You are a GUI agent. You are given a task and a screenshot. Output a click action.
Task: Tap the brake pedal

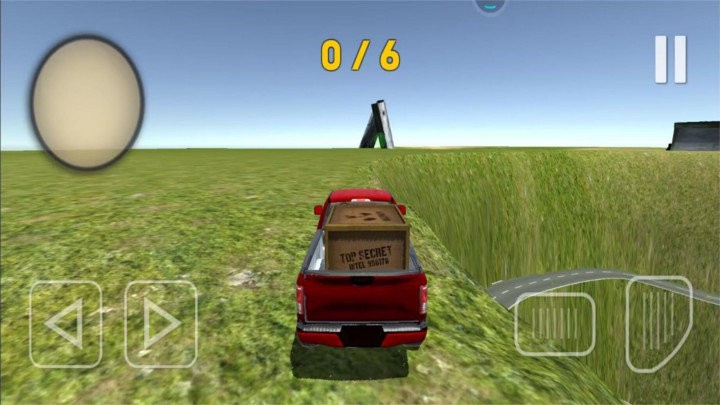pos(555,324)
